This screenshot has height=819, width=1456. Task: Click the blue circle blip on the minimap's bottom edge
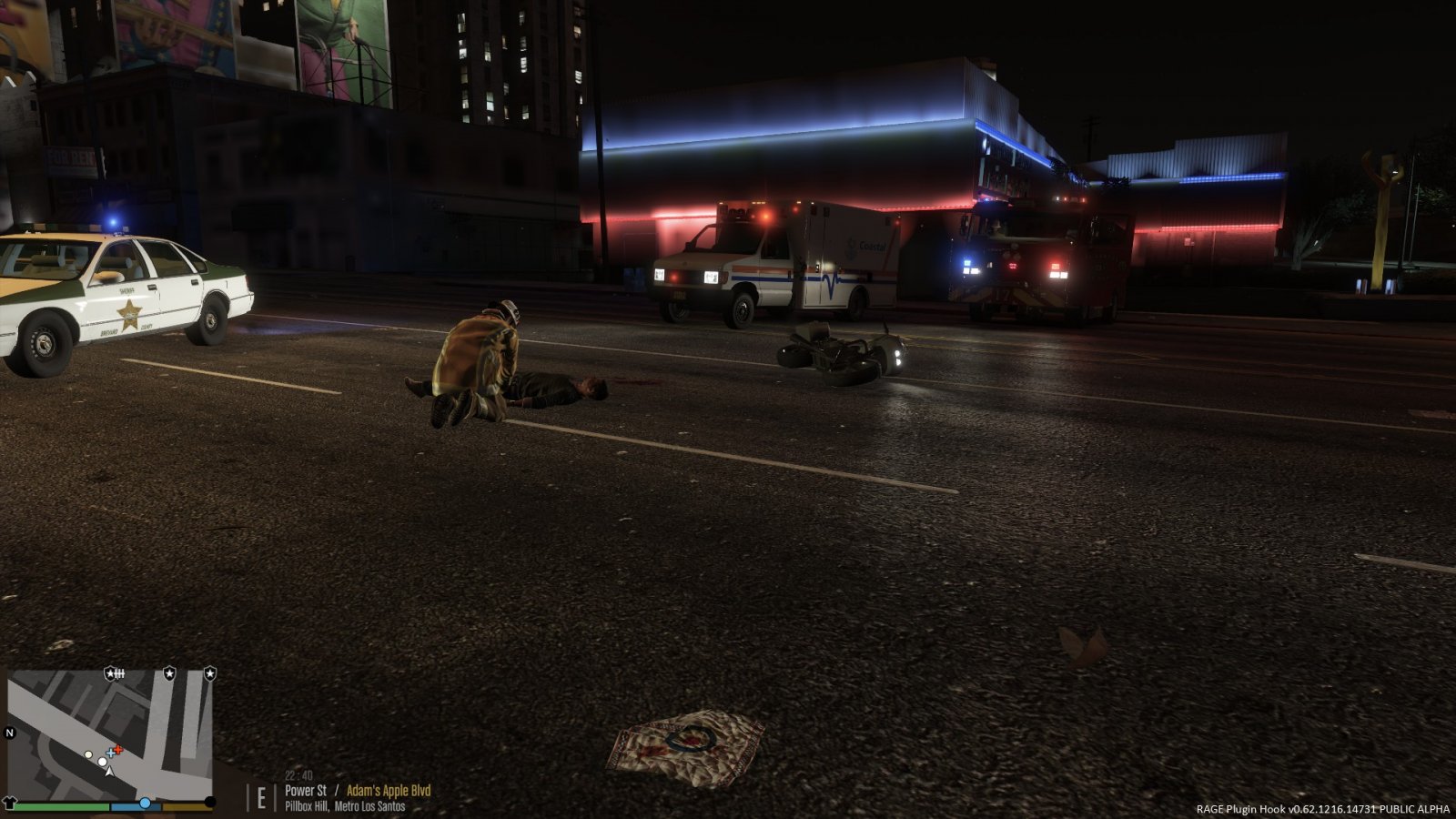point(145,803)
